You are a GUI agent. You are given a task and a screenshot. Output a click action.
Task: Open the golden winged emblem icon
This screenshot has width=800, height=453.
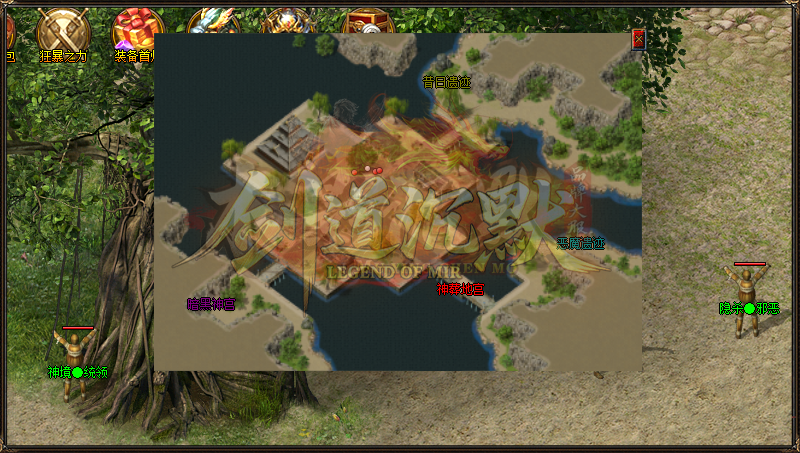(x=288, y=22)
